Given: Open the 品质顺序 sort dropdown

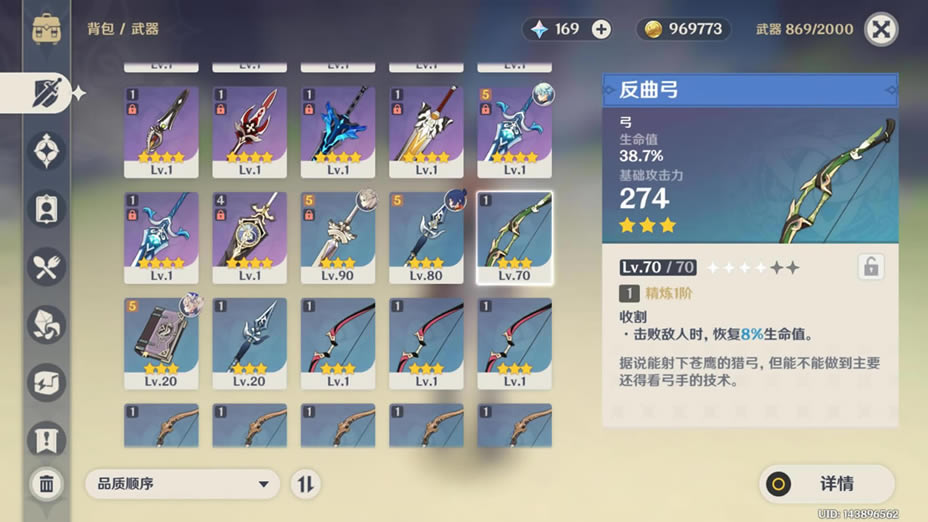Looking at the screenshot, I should pos(182,484).
